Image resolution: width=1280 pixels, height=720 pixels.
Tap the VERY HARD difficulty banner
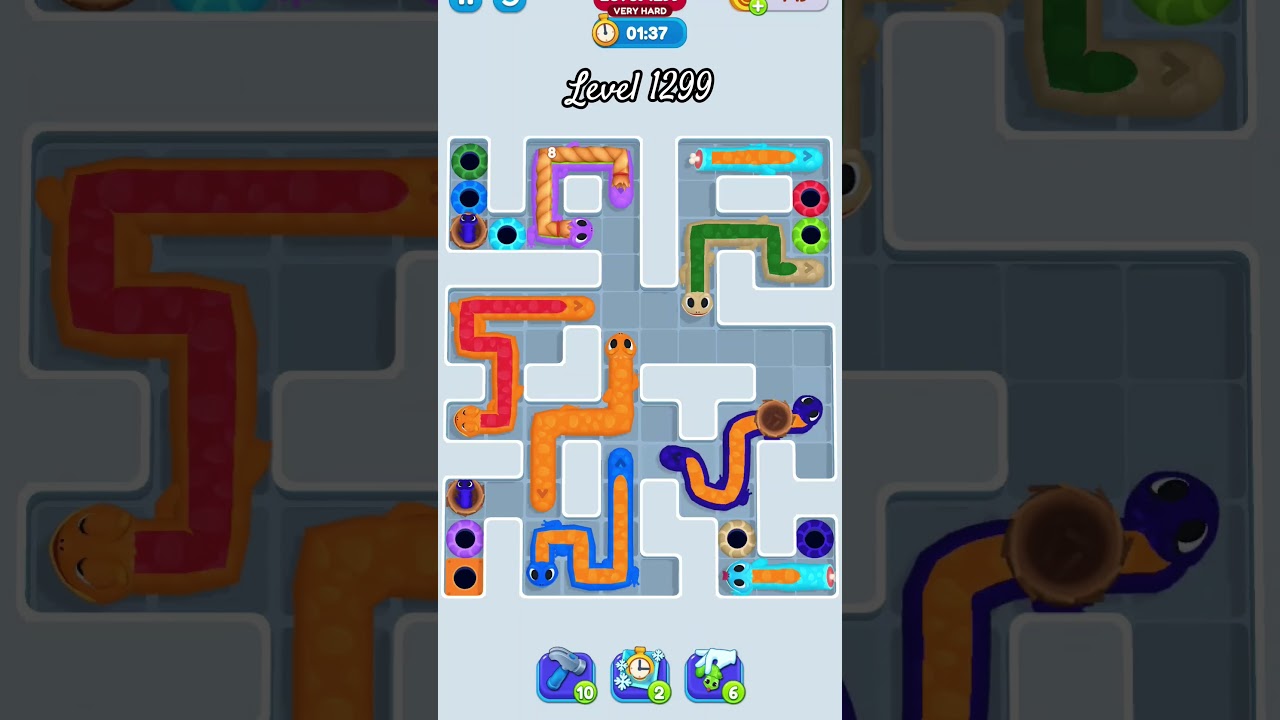(640, 11)
